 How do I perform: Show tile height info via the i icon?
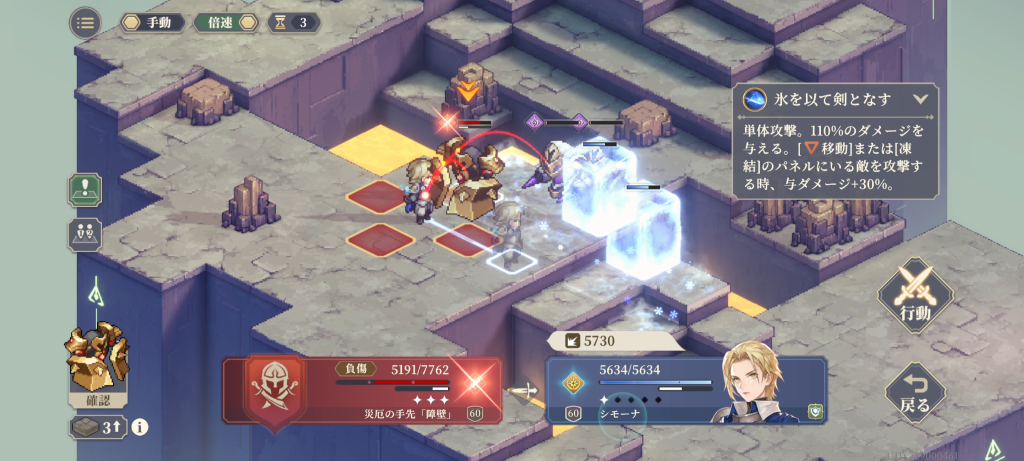[140, 427]
